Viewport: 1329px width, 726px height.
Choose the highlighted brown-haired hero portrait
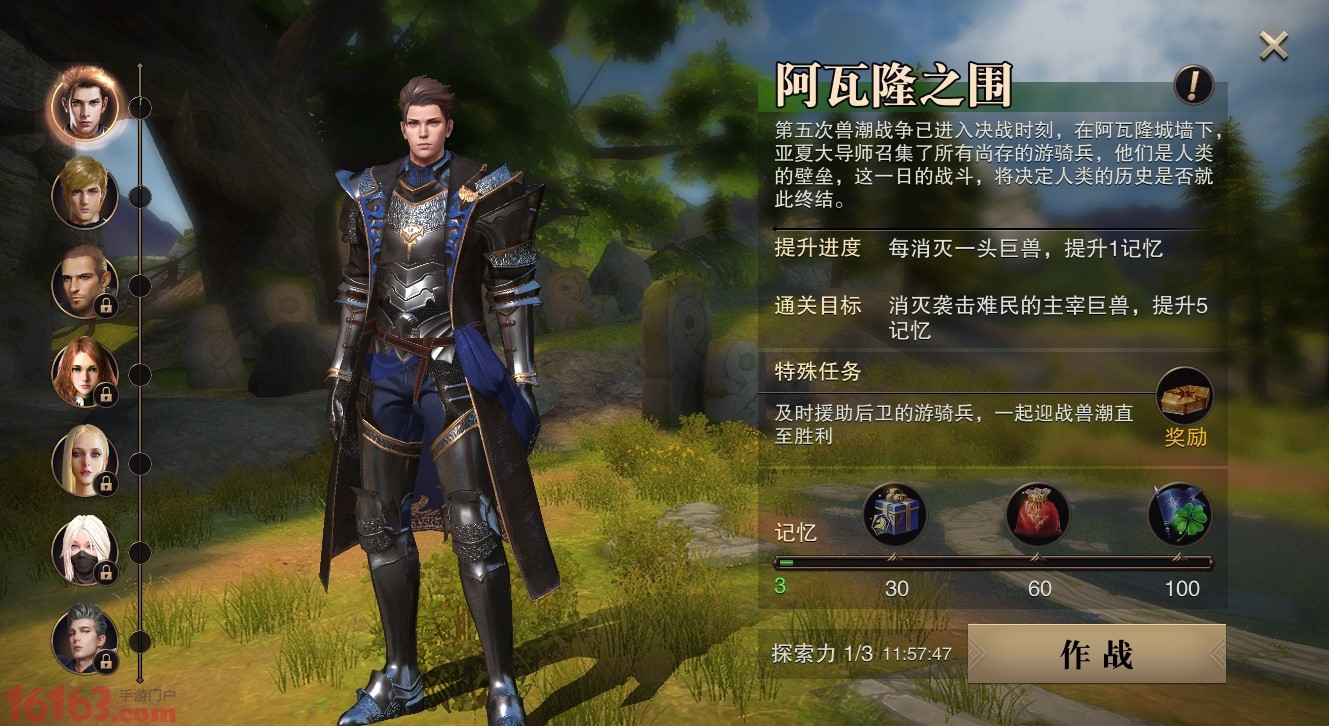click(x=84, y=102)
